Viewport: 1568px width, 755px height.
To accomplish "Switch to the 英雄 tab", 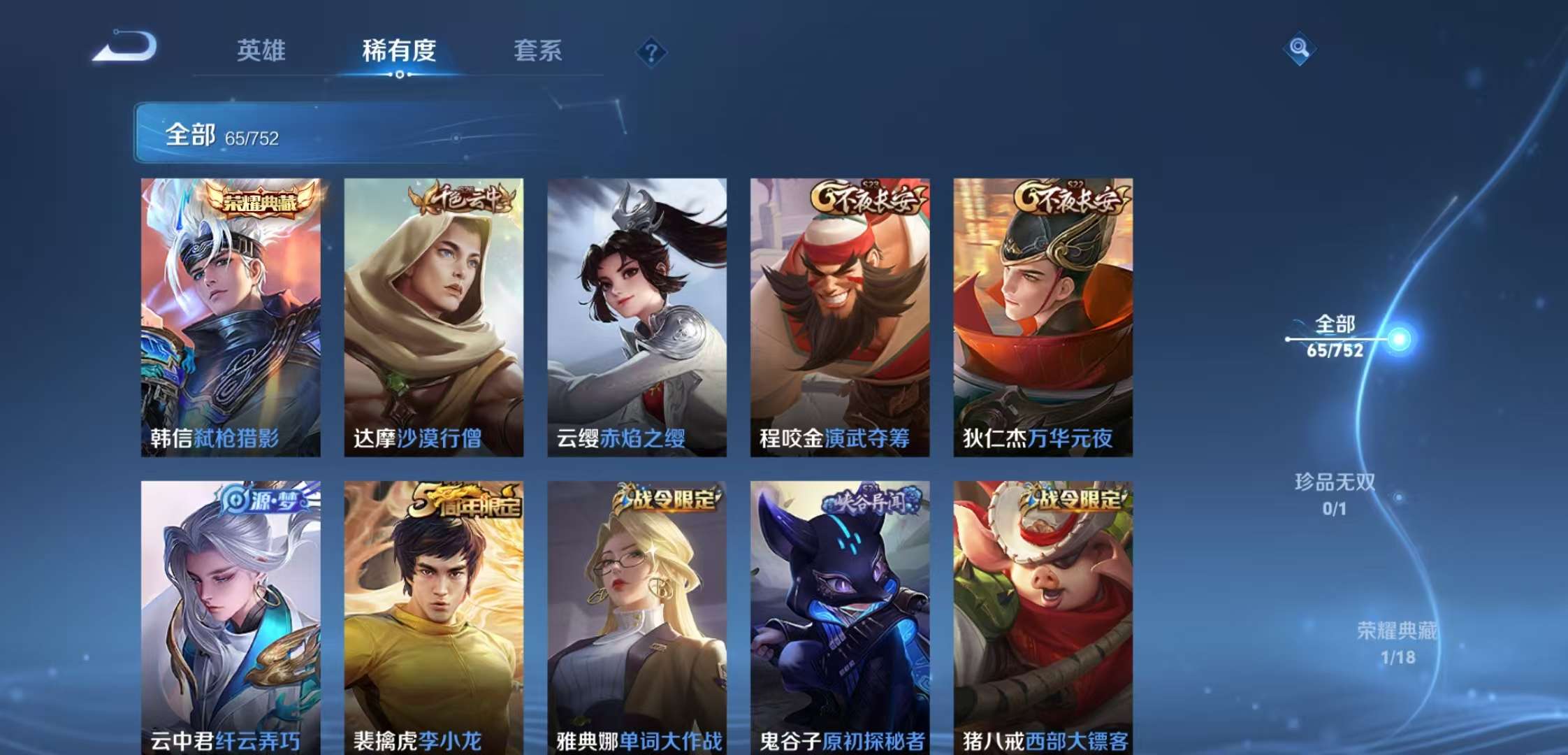I will 263,51.
